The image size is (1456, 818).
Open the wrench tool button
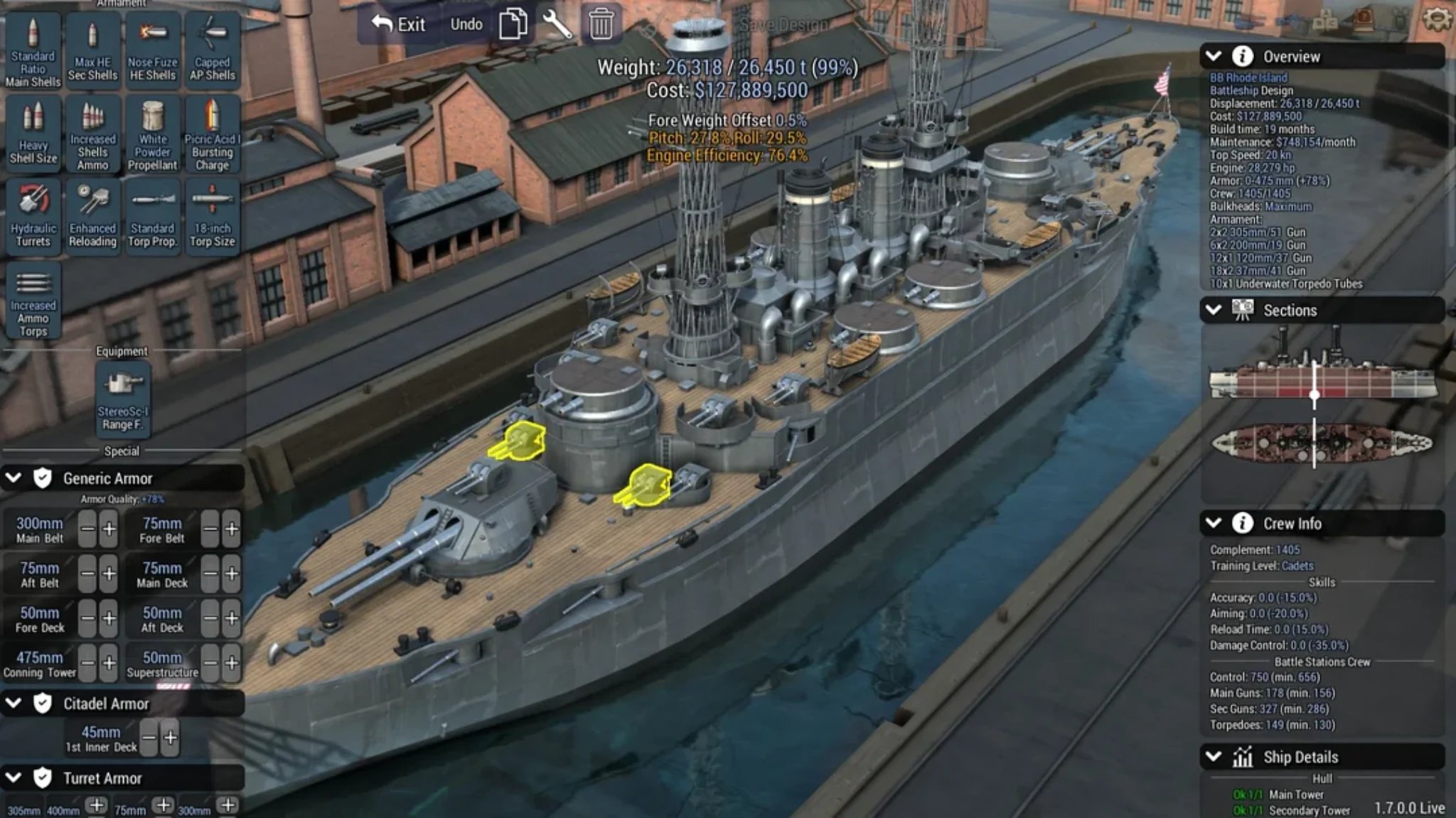pyautogui.click(x=557, y=24)
